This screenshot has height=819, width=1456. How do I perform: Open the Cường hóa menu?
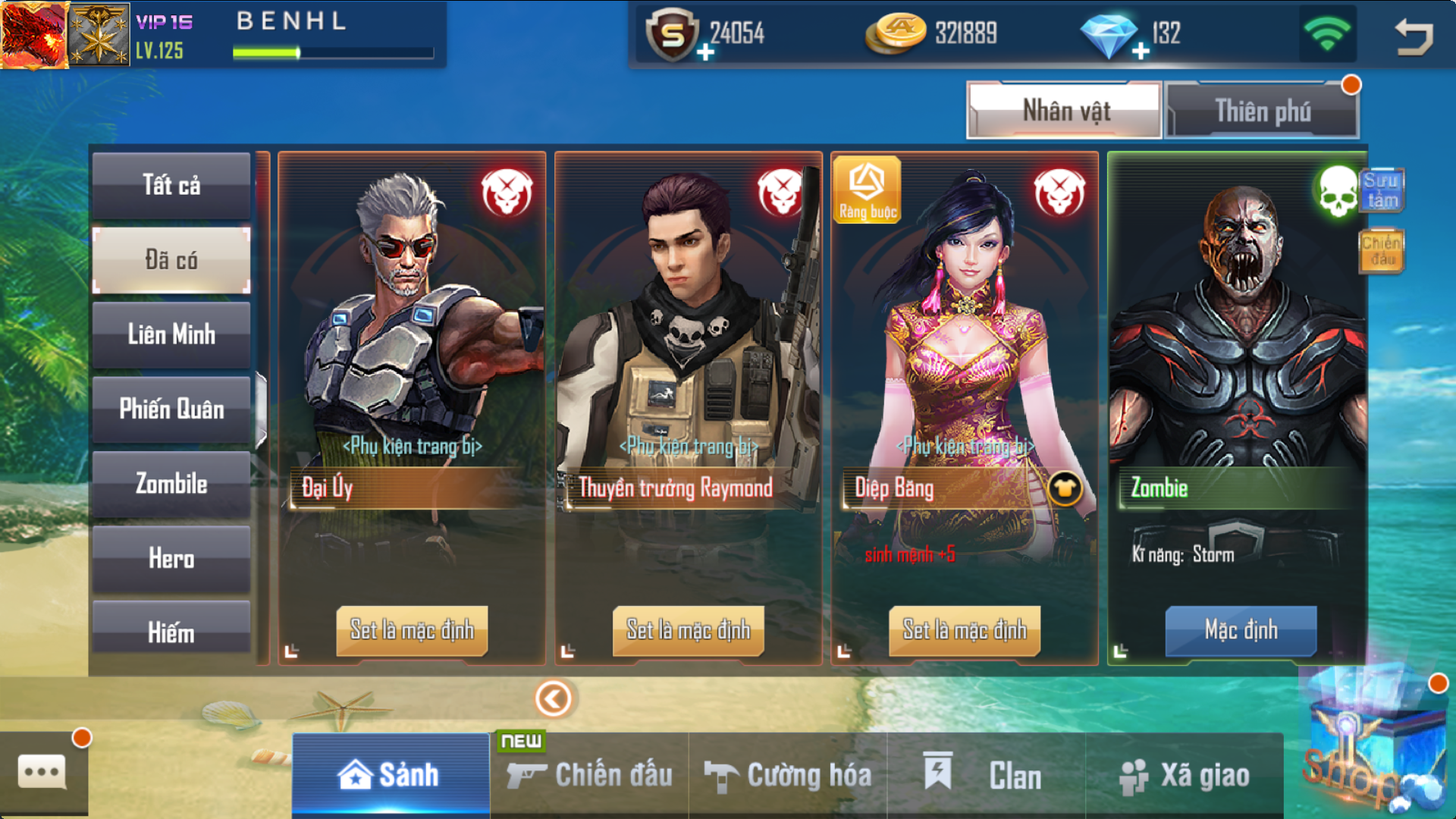tap(788, 775)
